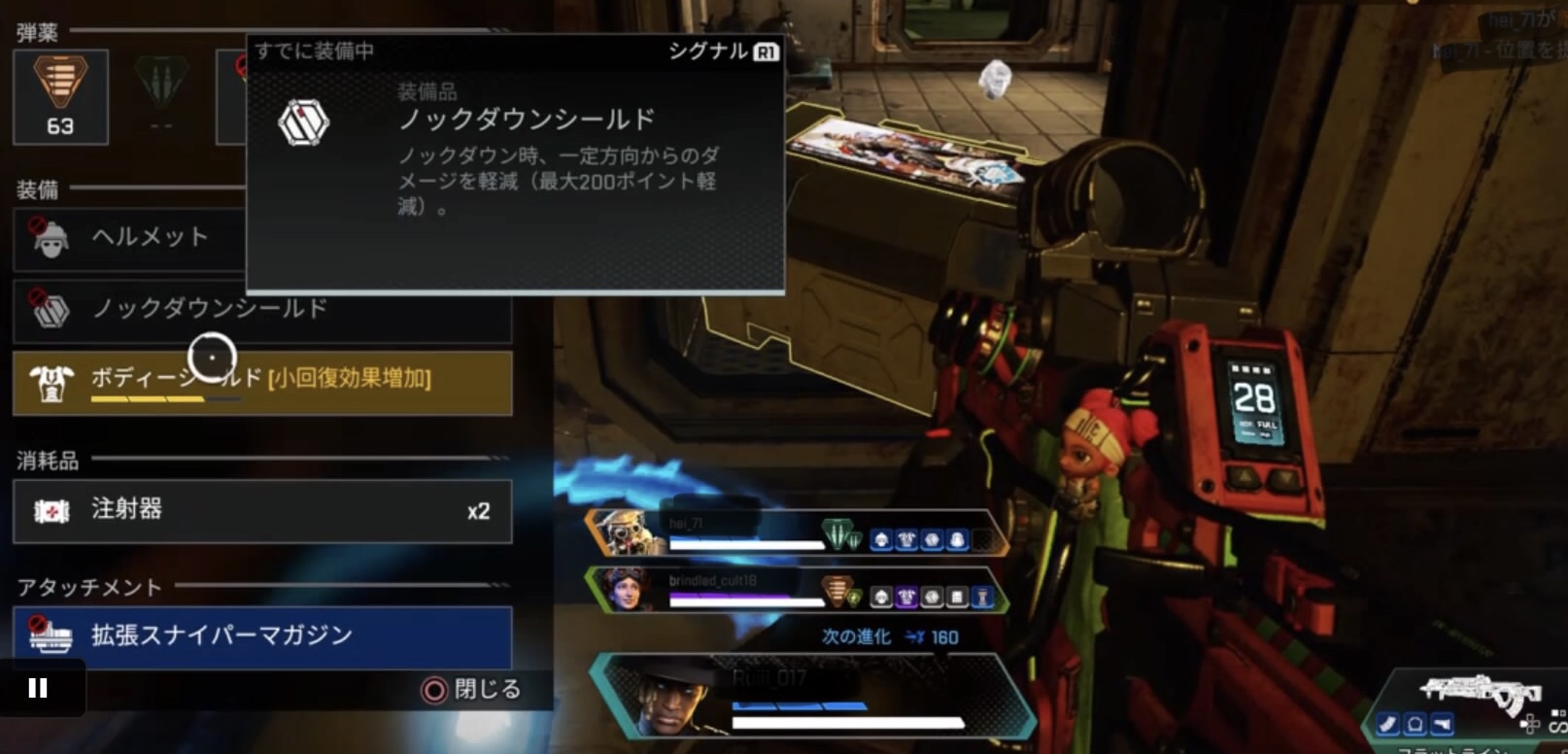Toggle the equipped state of 拡張スナイパーマガジン

[x=262, y=636]
